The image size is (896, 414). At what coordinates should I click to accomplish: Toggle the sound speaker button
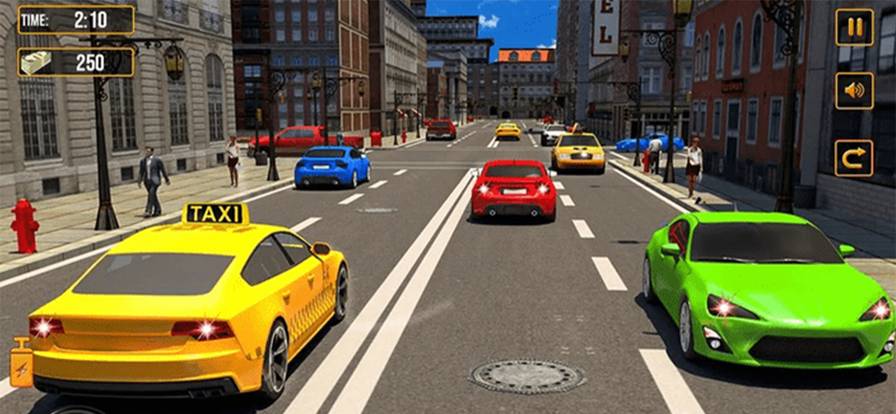pyautogui.click(x=854, y=91)
